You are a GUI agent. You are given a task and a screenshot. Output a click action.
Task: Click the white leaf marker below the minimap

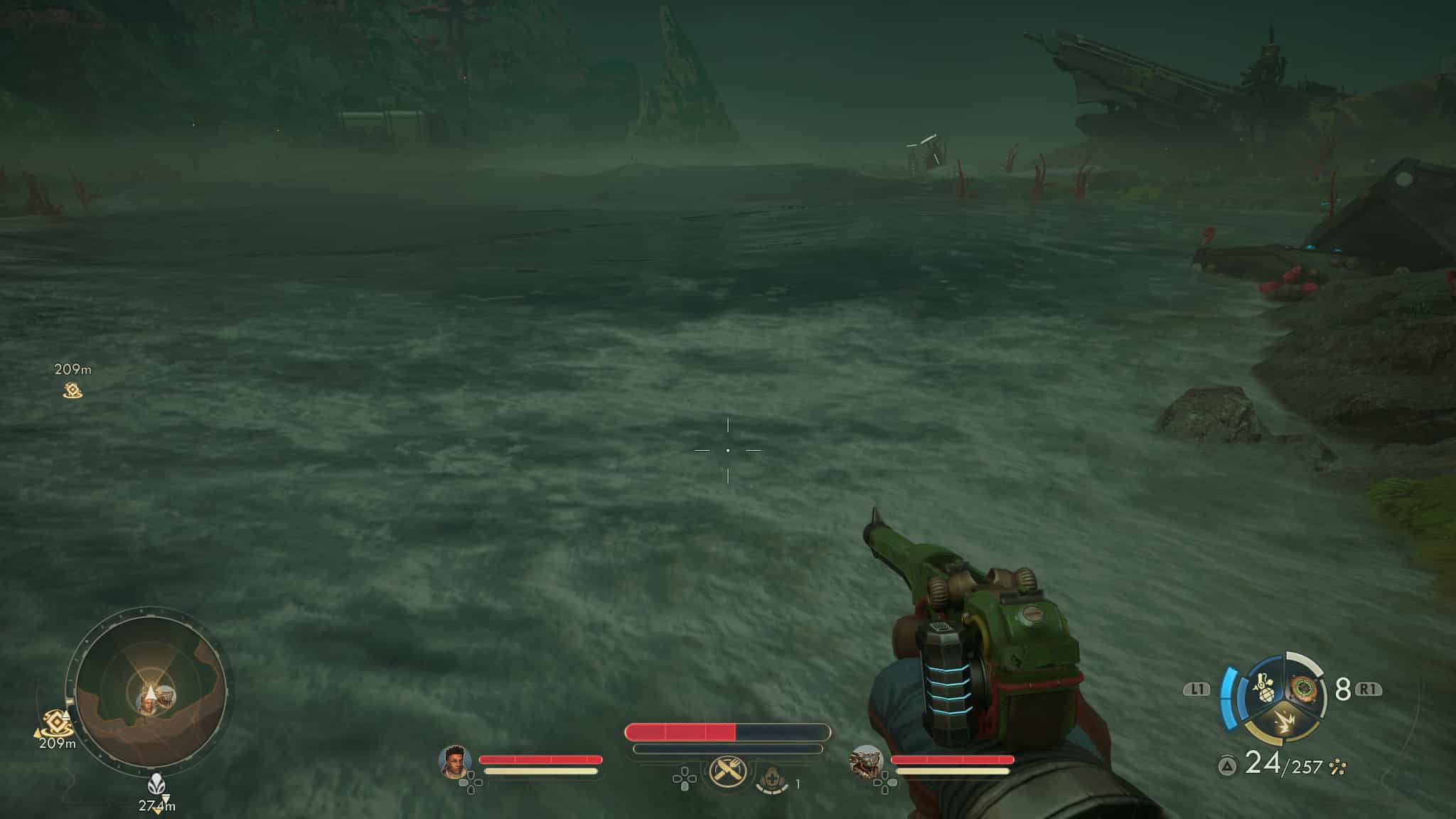(156, 786)
